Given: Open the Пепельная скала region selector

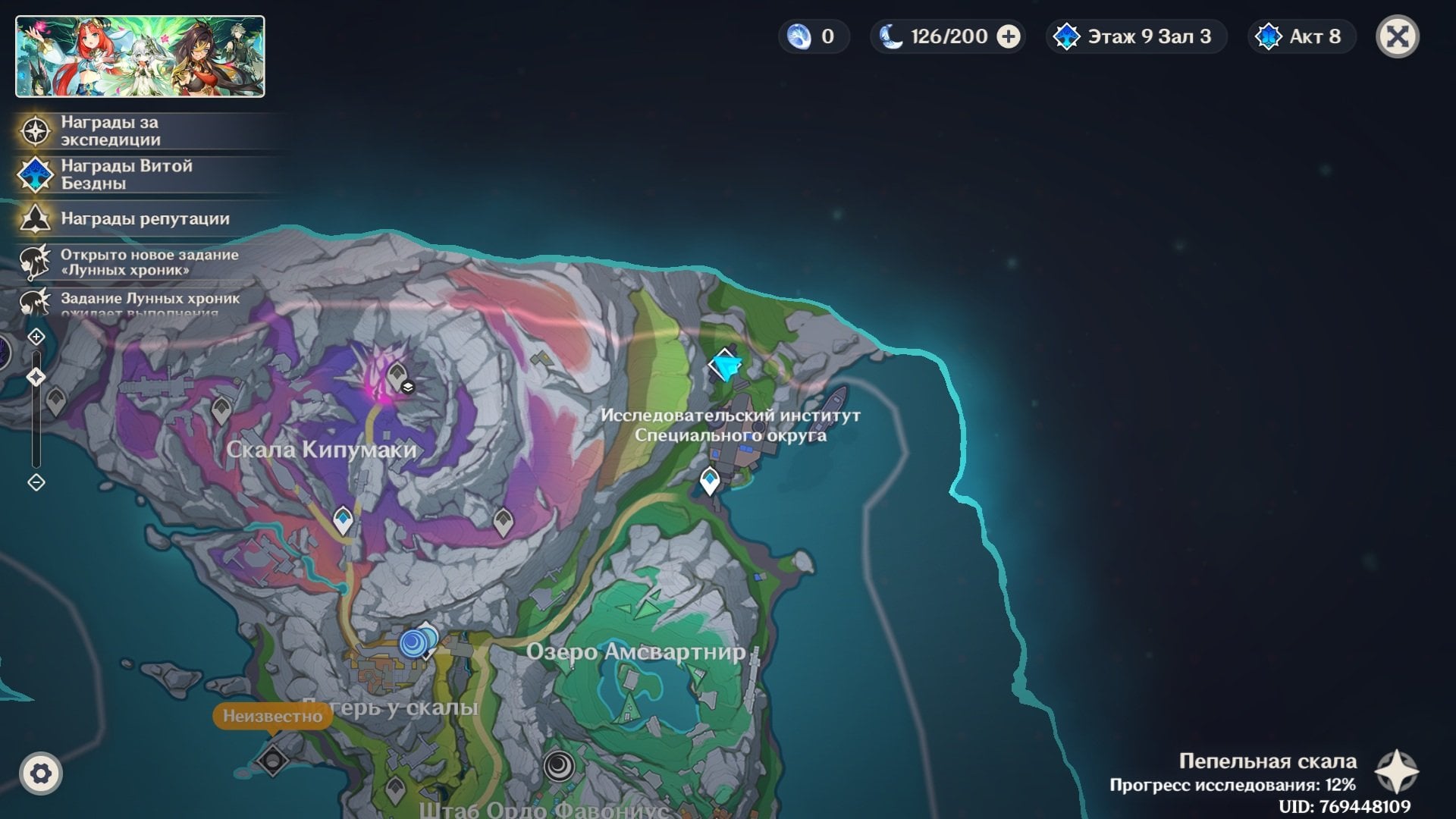Looking at the screenshot, I should (1397, 772).
